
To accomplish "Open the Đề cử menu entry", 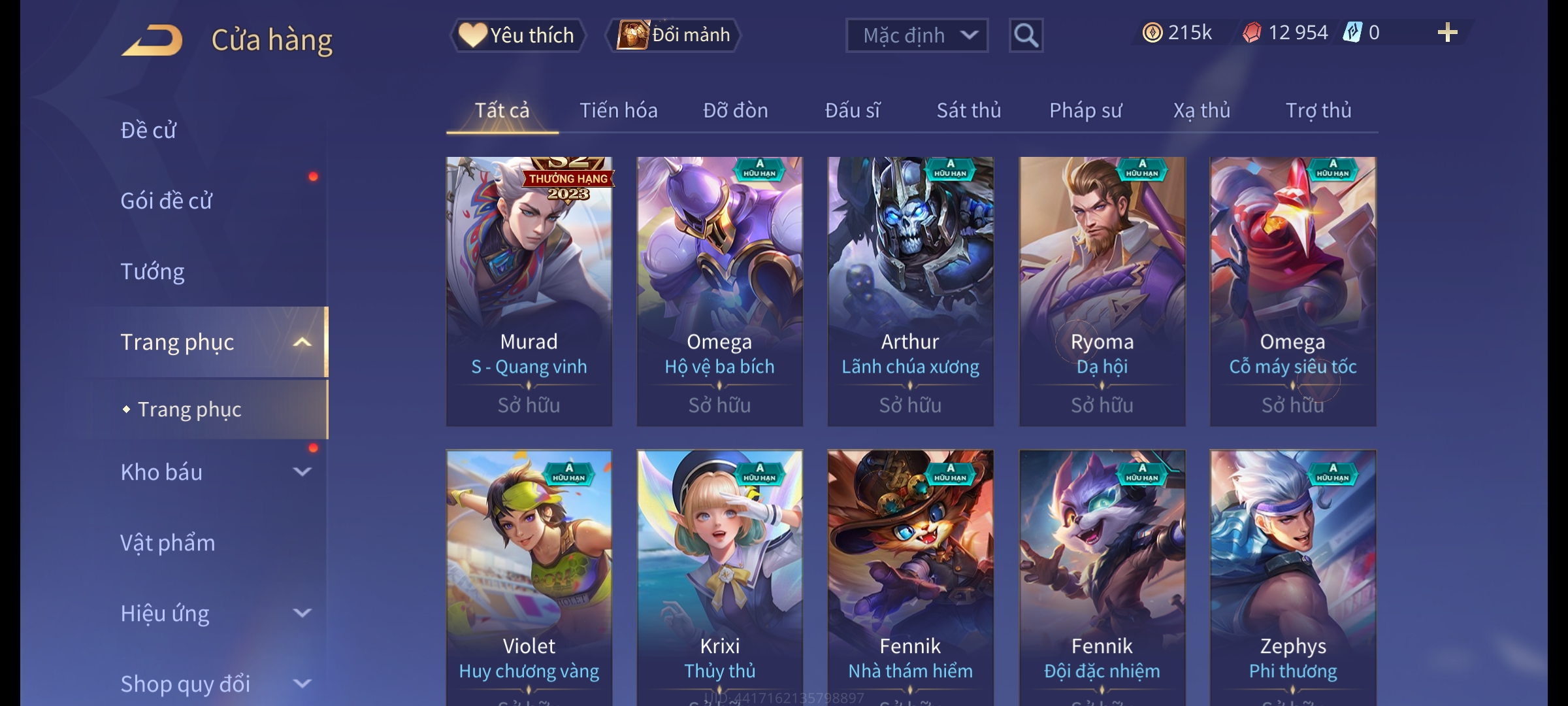I will click(x=148, y=130).
